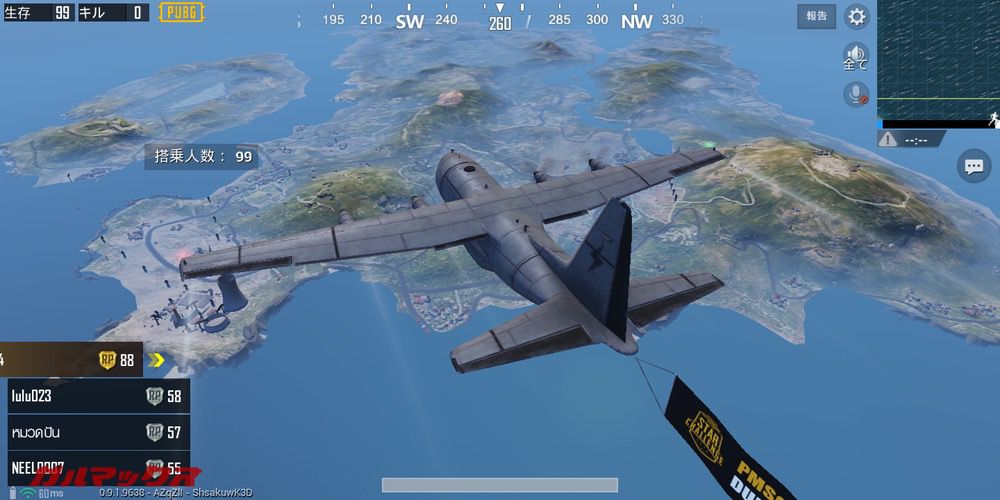The image size is (1000, 500).
Task: Select the RP 88 top player row
Action: 70,360
